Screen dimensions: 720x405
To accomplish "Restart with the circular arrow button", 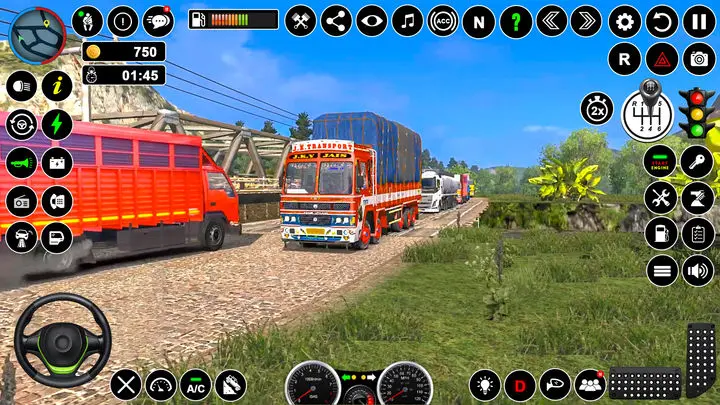I will (x=662, y=21).
